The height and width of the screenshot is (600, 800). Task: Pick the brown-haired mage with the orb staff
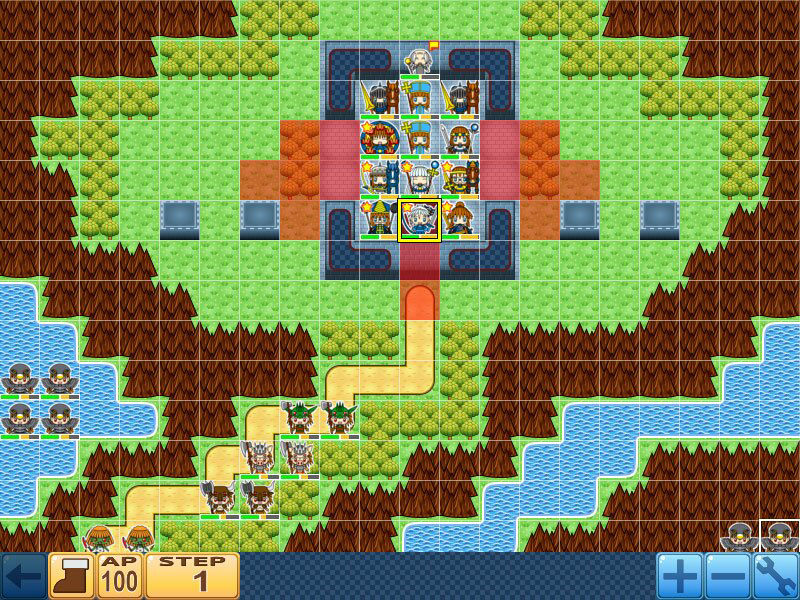[459, 140]
